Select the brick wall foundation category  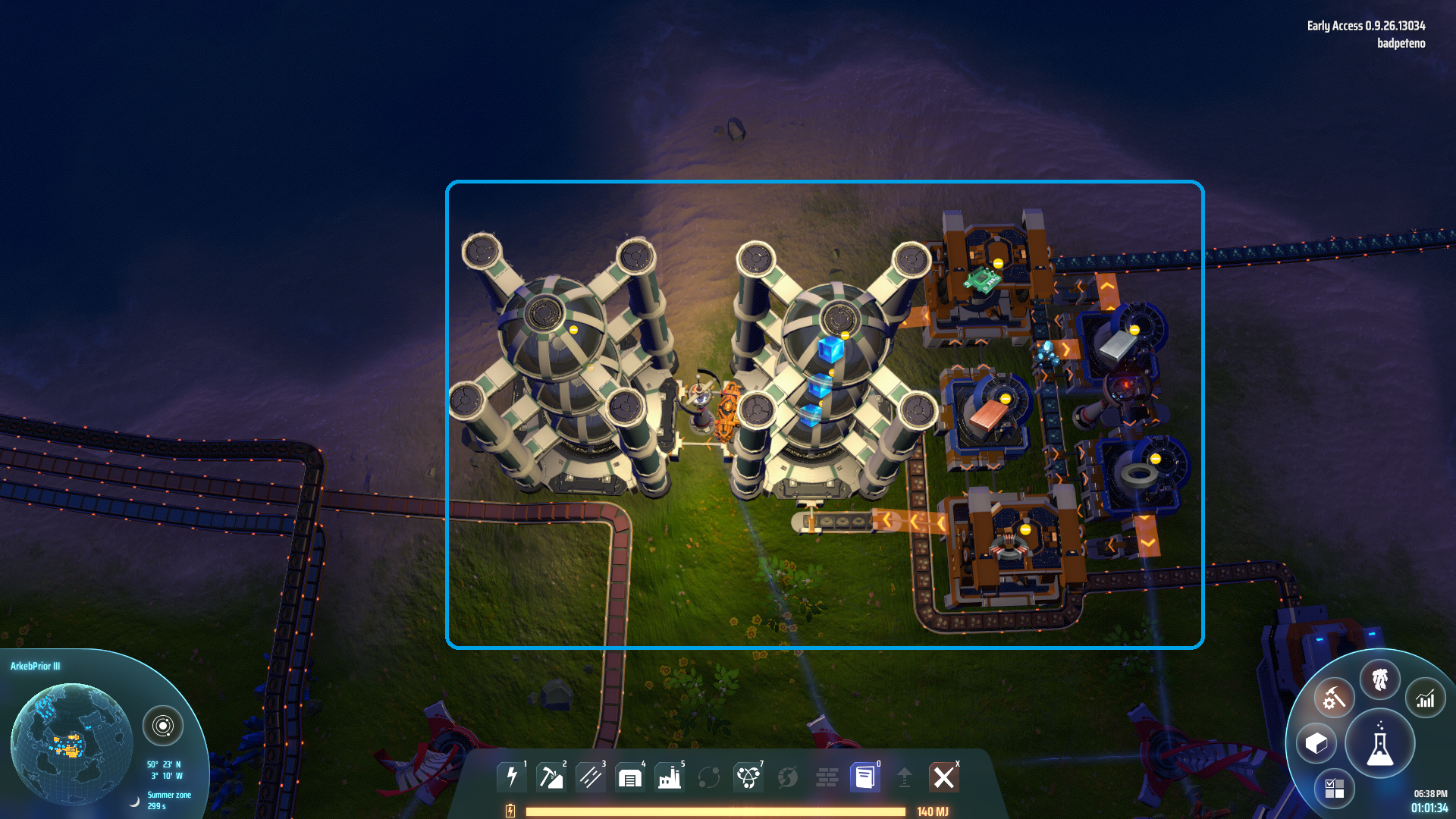click(x=827, y=777)
